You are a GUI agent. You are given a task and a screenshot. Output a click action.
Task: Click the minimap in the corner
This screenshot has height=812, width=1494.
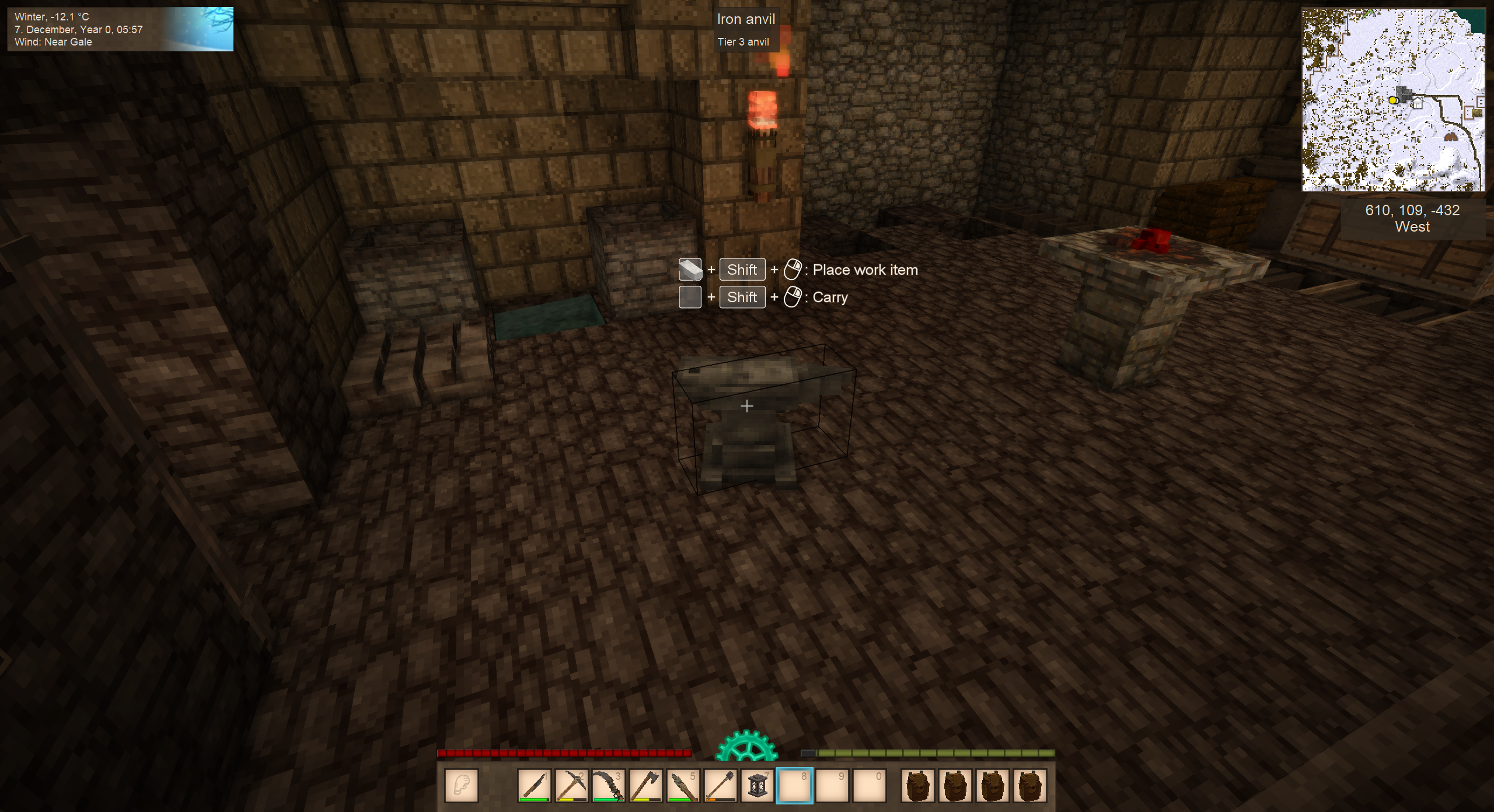[1393, 100]
